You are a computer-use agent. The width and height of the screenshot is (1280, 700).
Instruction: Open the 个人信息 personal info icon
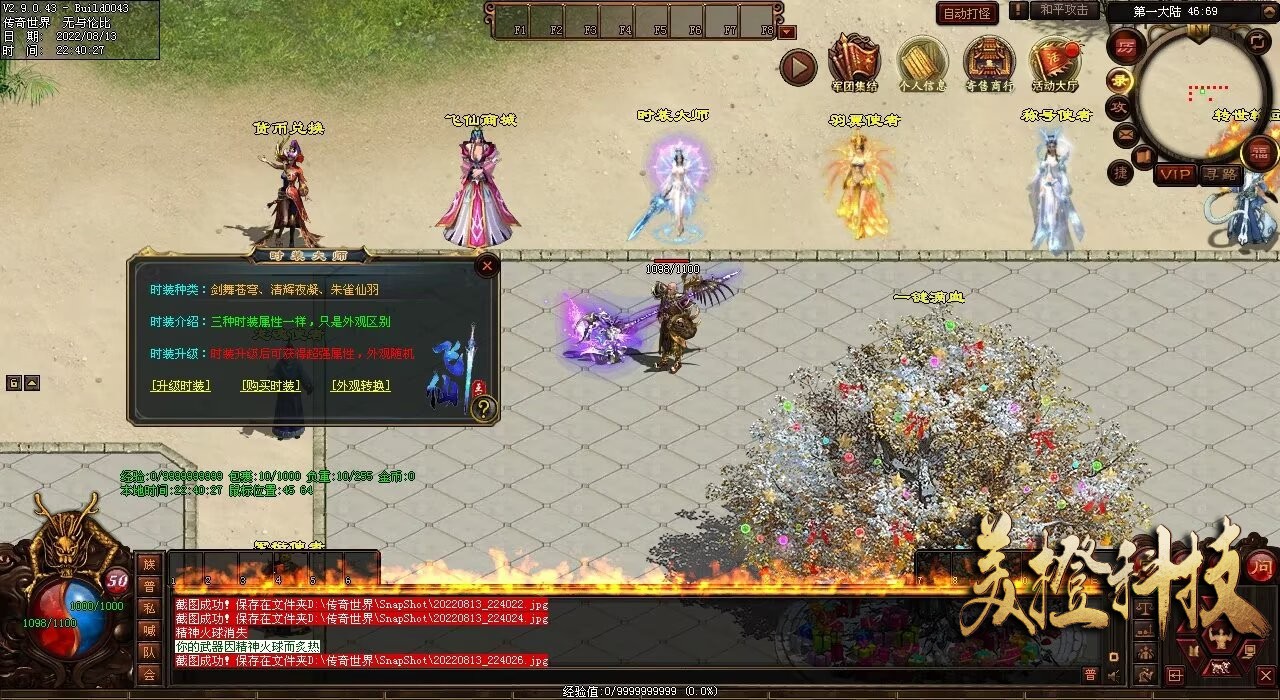coord(922,63)
